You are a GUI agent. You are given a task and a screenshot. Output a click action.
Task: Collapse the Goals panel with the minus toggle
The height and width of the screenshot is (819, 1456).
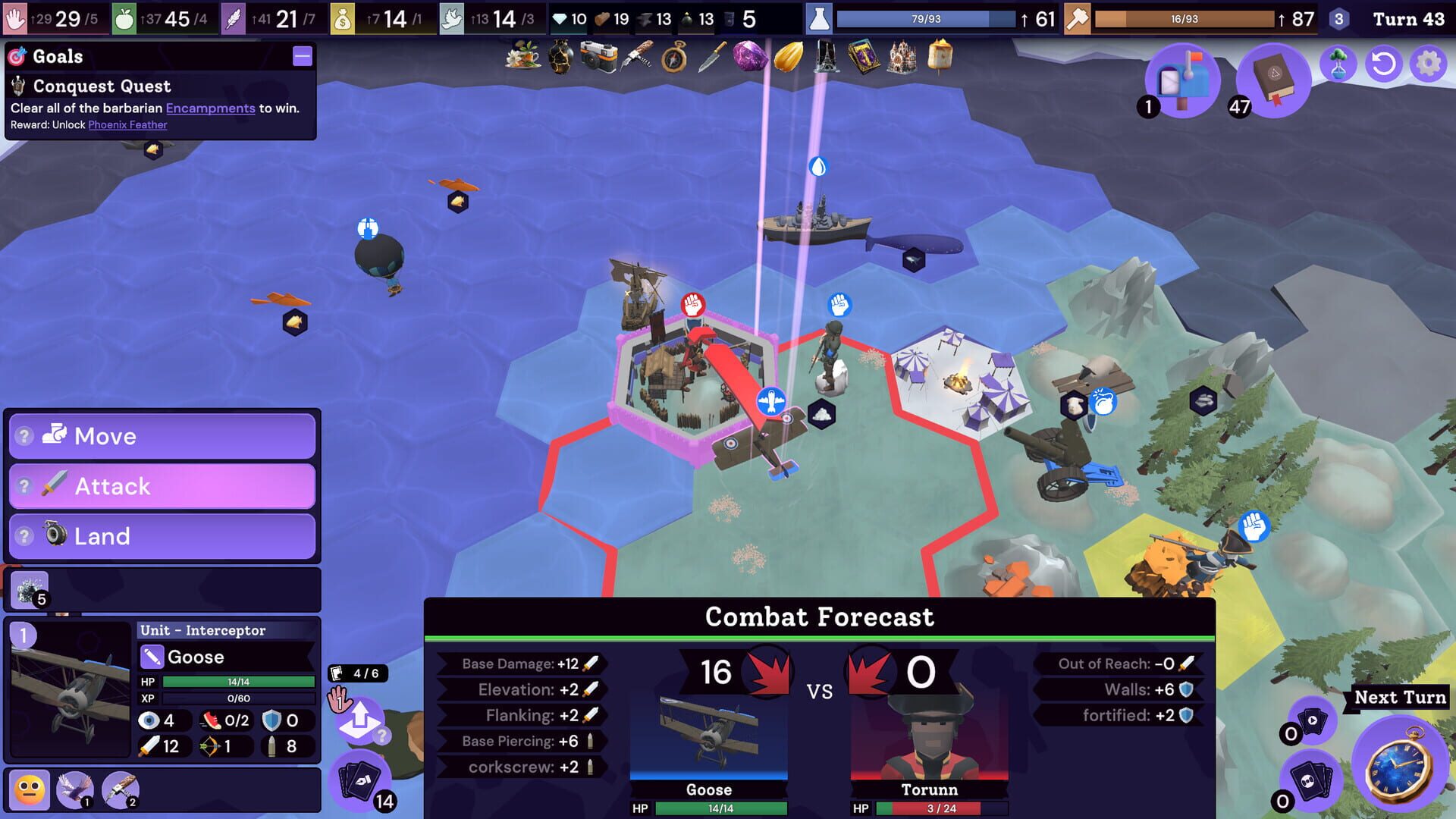[303, 56]
